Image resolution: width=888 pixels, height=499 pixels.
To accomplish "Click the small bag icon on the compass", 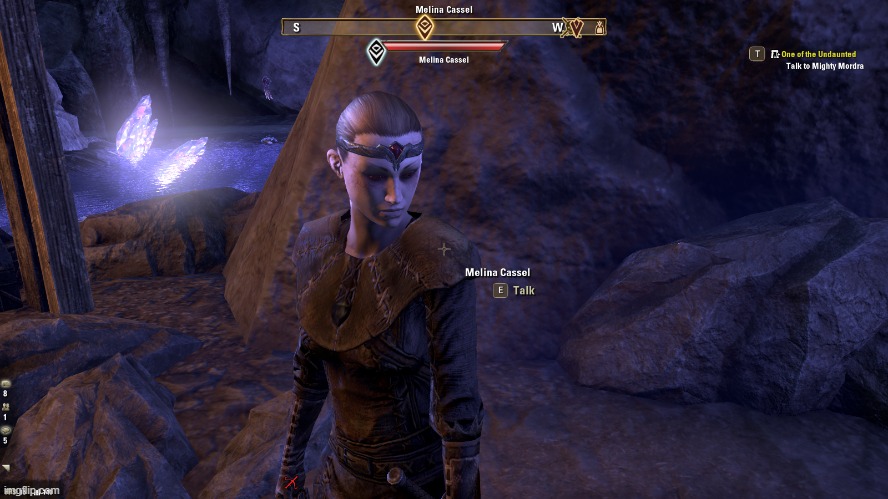I will click(x=599, y=28).
